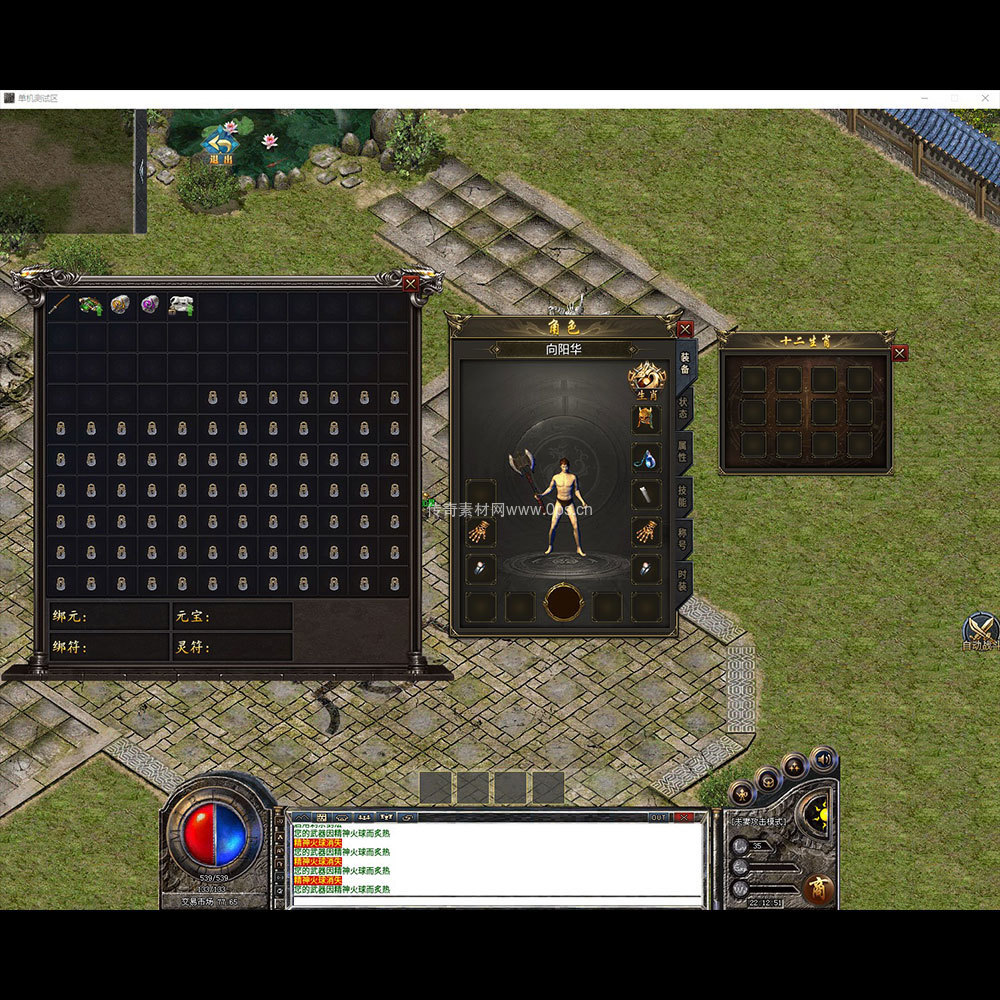This screenshot has width=1000, height=1000.
Task: Toggle the 自动战斗 auto-battle button
Action: click(x=980, y=631)
